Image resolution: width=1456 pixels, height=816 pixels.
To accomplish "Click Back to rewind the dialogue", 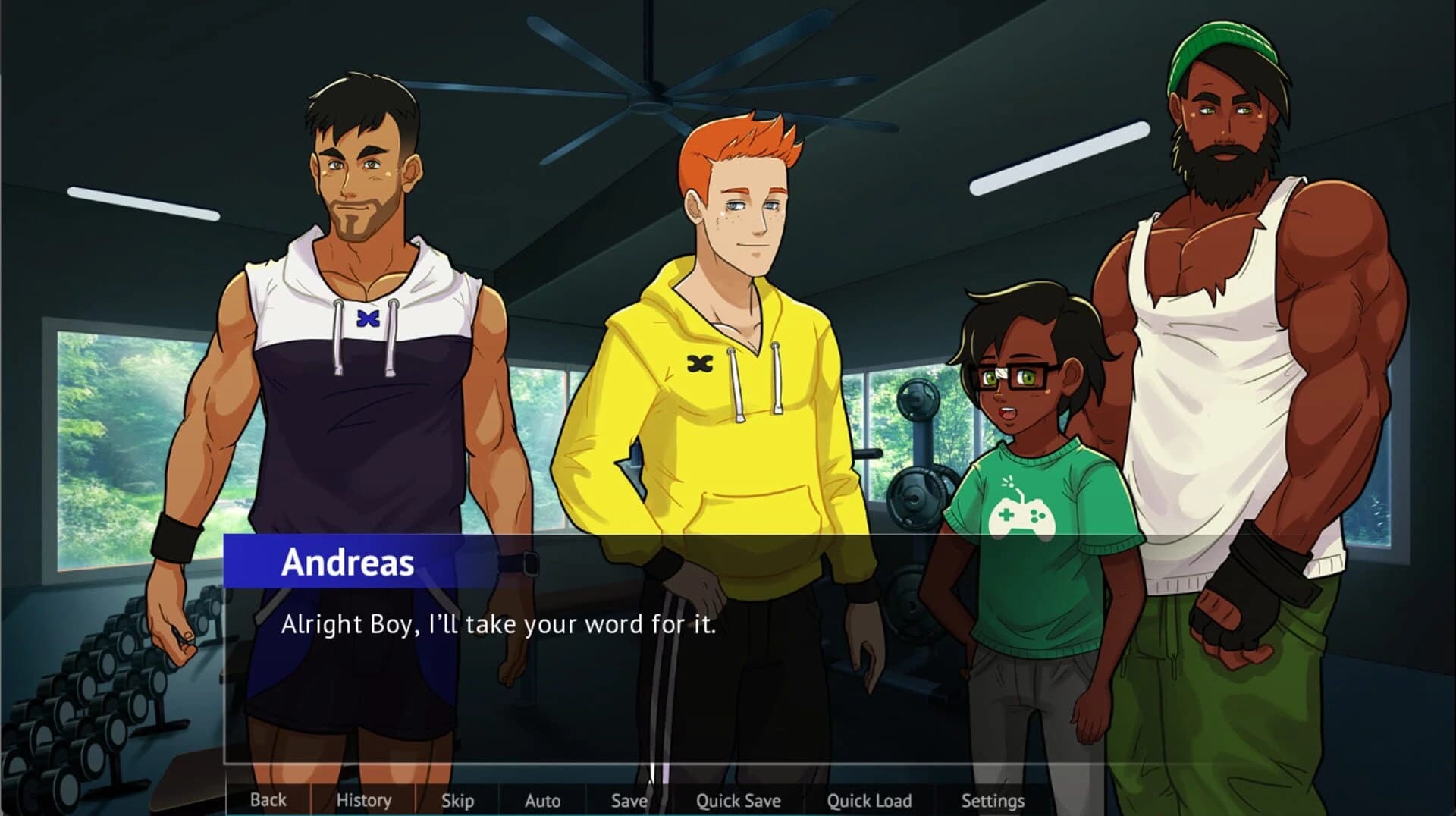I will (x=268, y=800).
